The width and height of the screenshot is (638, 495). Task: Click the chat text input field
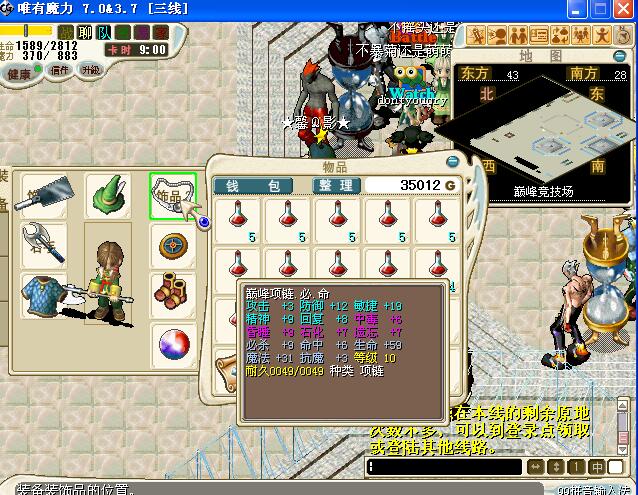(444, 467)
